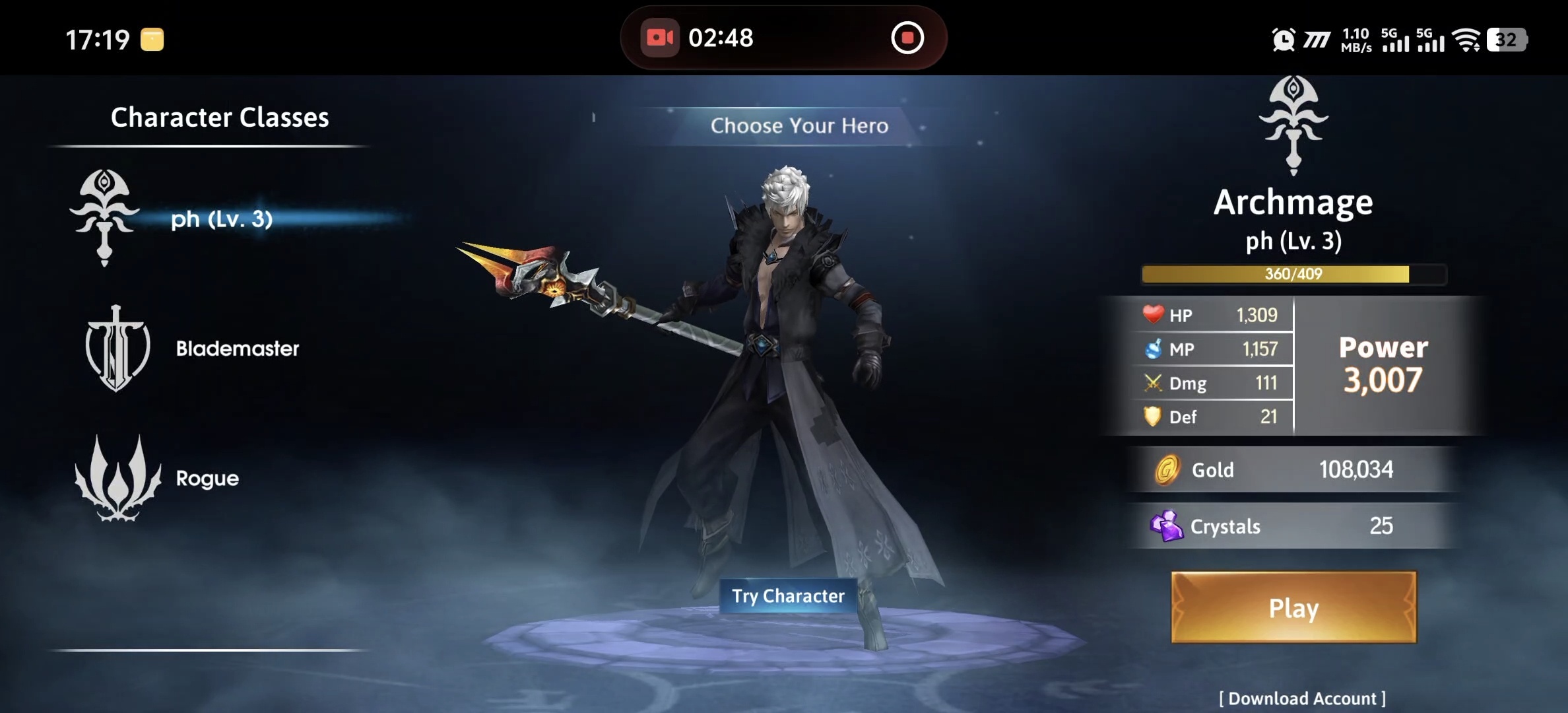1568x713 pixels.
Task: Select the Archmage character ph (Lv. 3)
Action: (220, 219)
